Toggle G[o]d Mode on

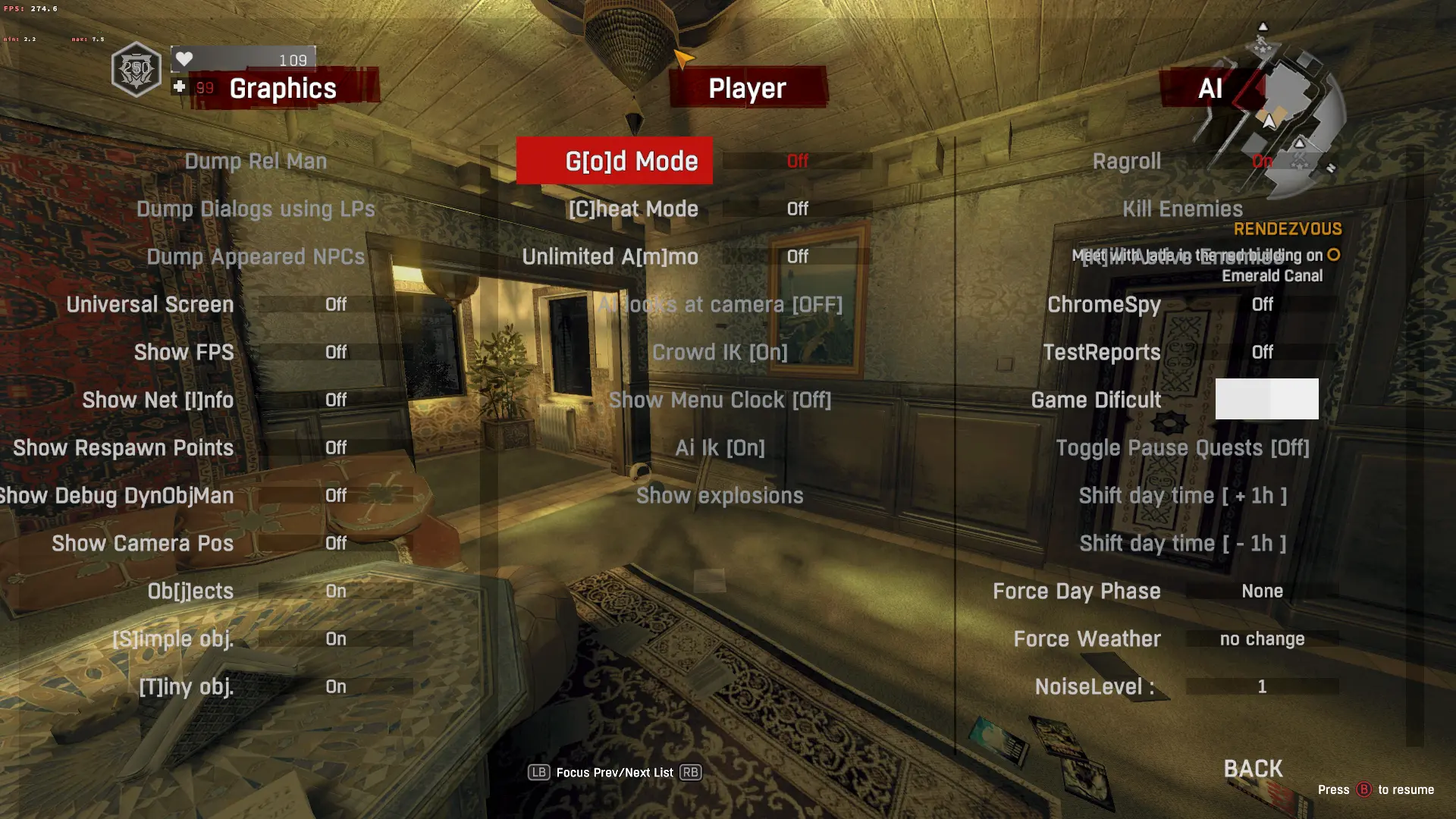tap(614, 161)
